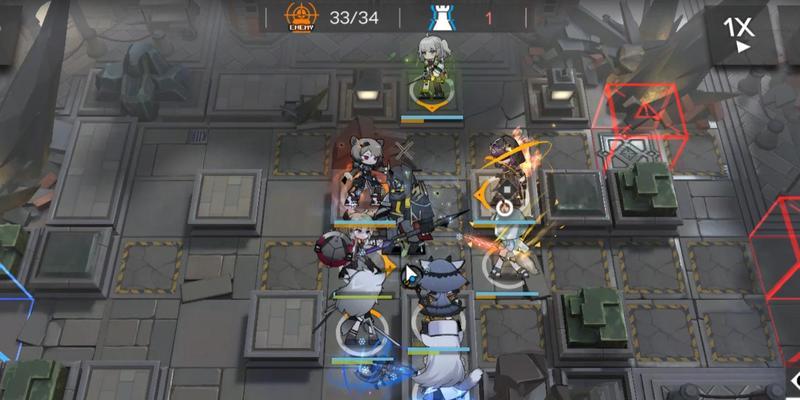Toggle the 1X game speed button

(741, 32)
